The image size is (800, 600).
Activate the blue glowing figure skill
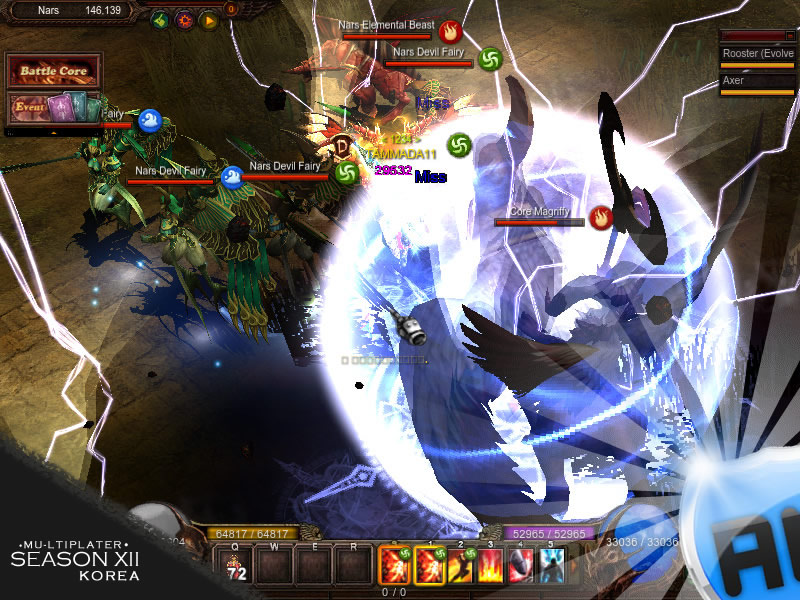[552, 567]
